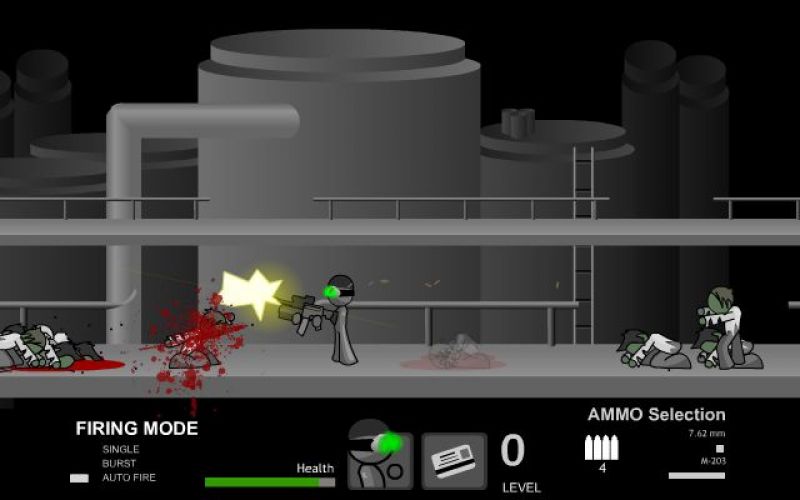The width and height of the screenshot is (800, 500).
Task: Select 7.62 mm ammo type
Action: click(706, 434)
